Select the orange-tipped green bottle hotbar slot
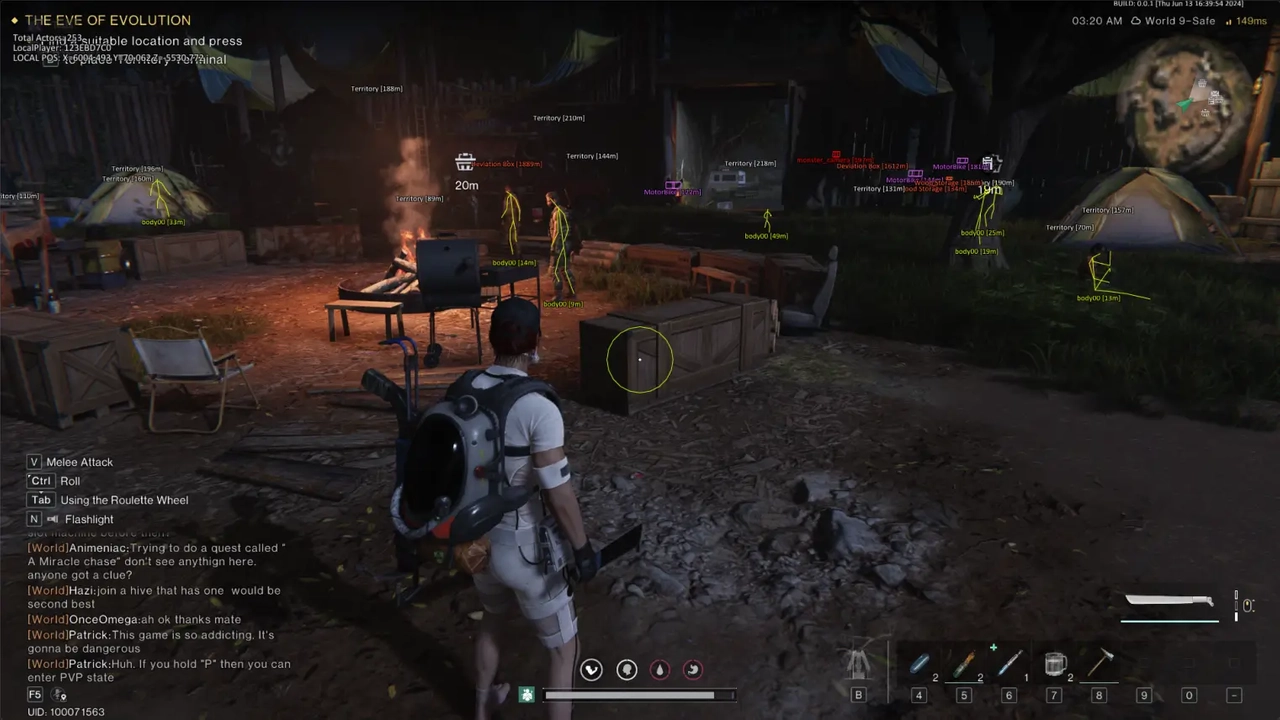This screenshot has height=720, width=1280. click(x=963, y=664)
